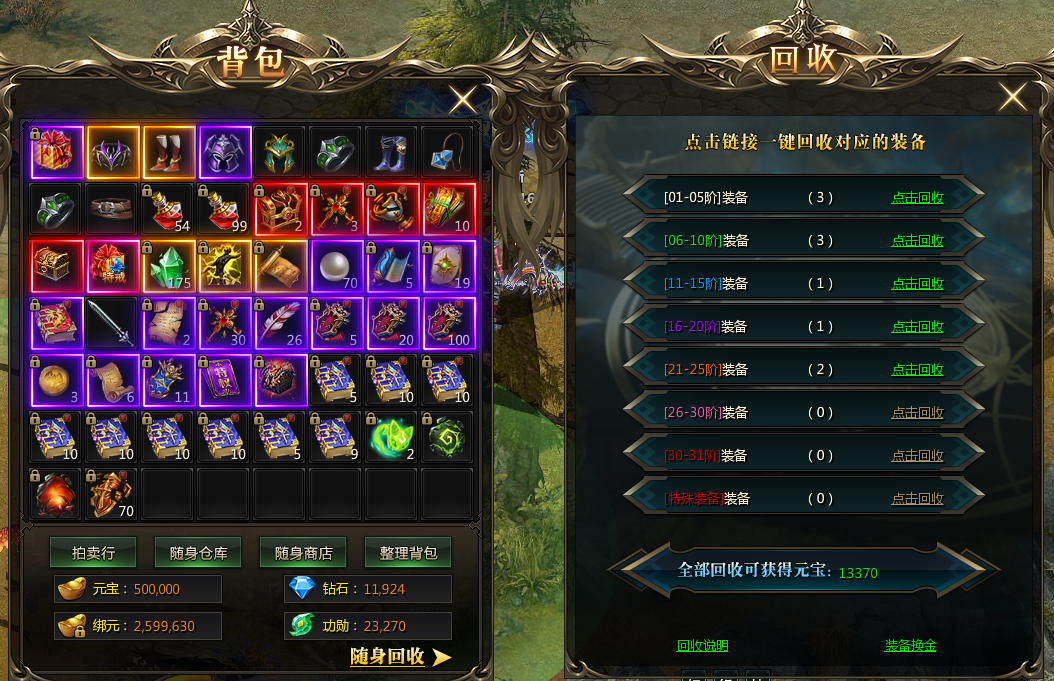Recycle the [11-15阶] equipment via 点击回收
This screenshot has height=681, width=1054.
(917, 284)
